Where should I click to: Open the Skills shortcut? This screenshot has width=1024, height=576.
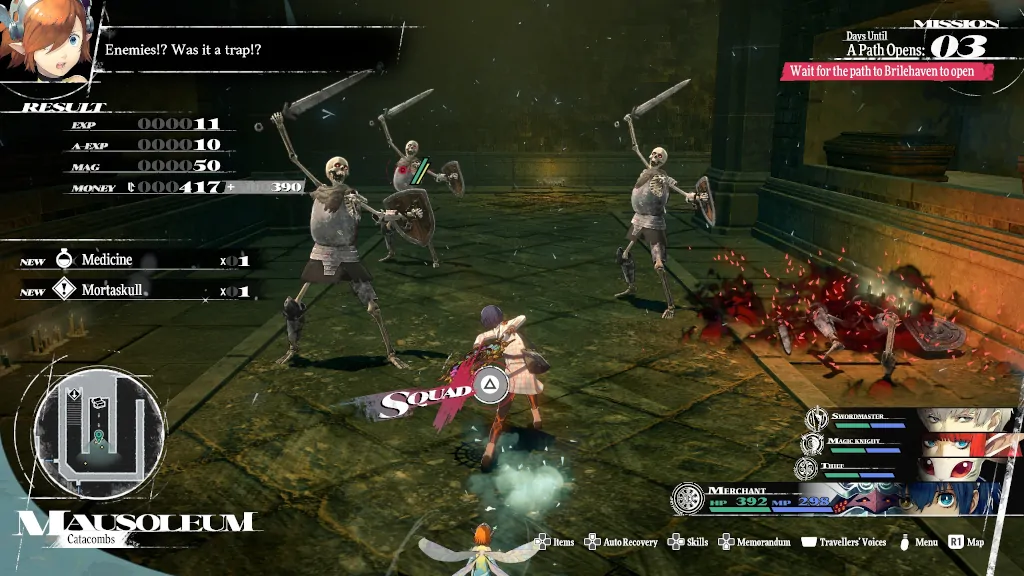coord(688,542)
